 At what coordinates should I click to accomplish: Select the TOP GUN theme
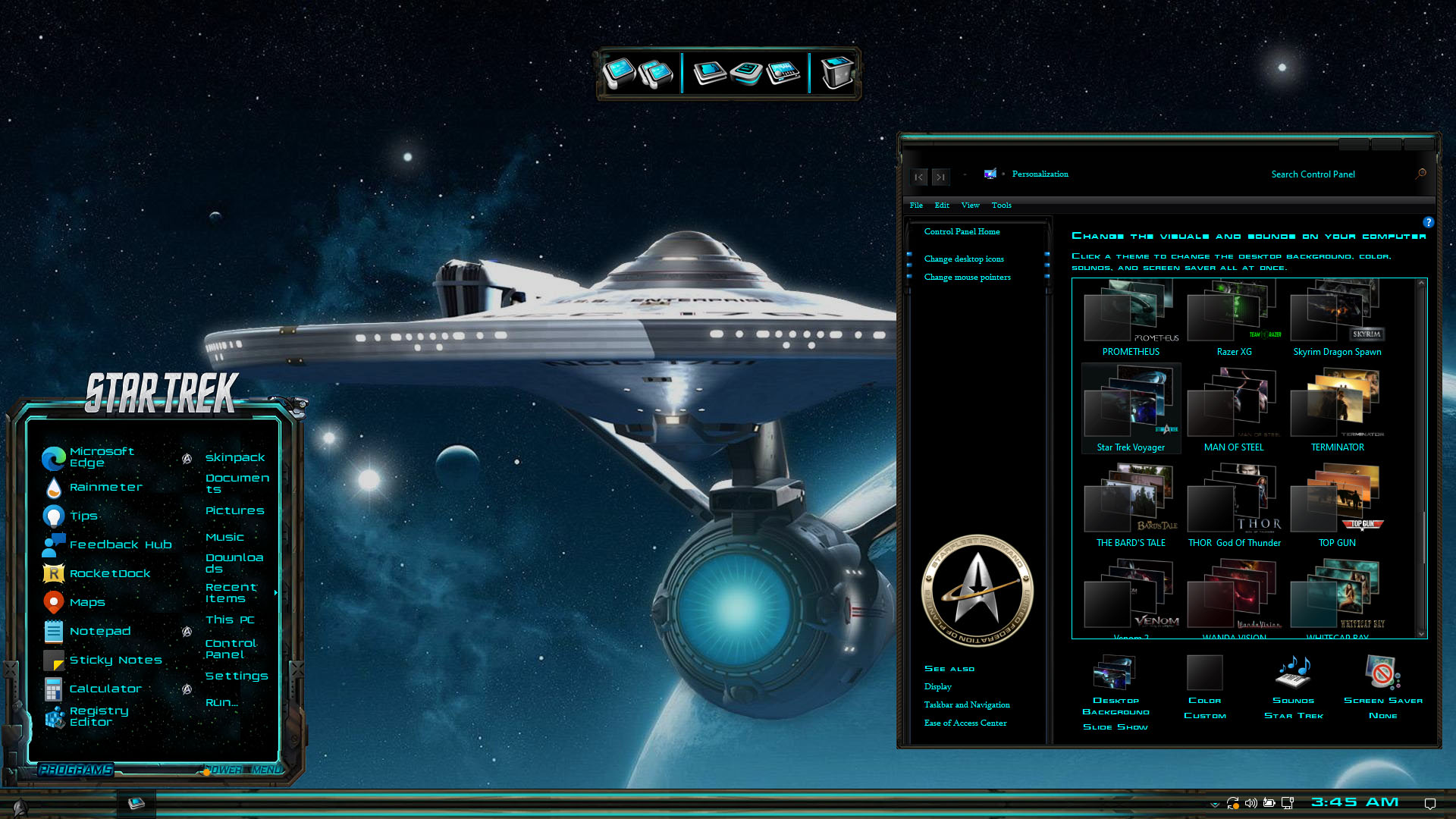pyautogui.click(x=1337, y=505)
